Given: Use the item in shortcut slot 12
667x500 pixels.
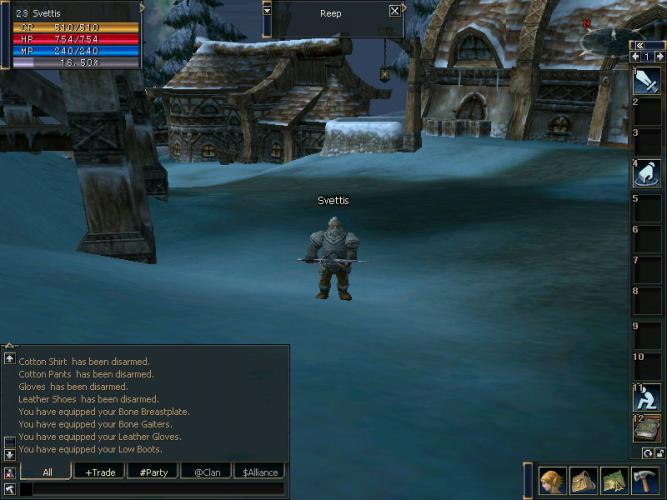Looking at the screenshot, I should click(647, 428).
